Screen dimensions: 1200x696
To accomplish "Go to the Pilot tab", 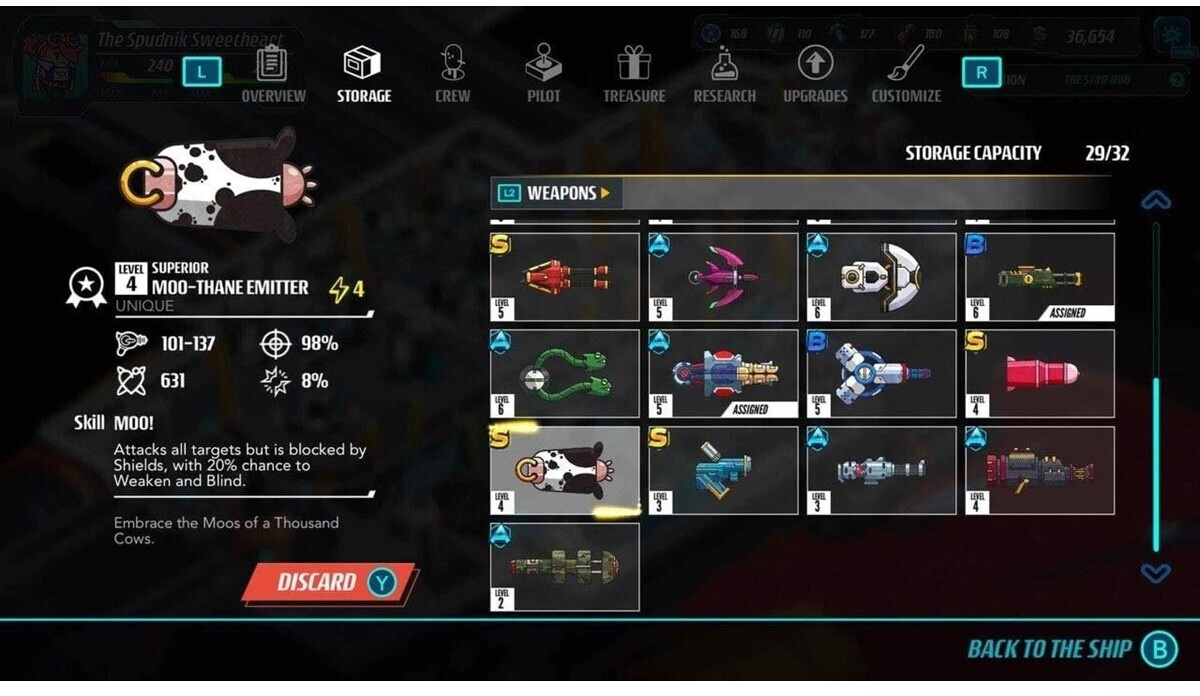I will tap(543, 75).
